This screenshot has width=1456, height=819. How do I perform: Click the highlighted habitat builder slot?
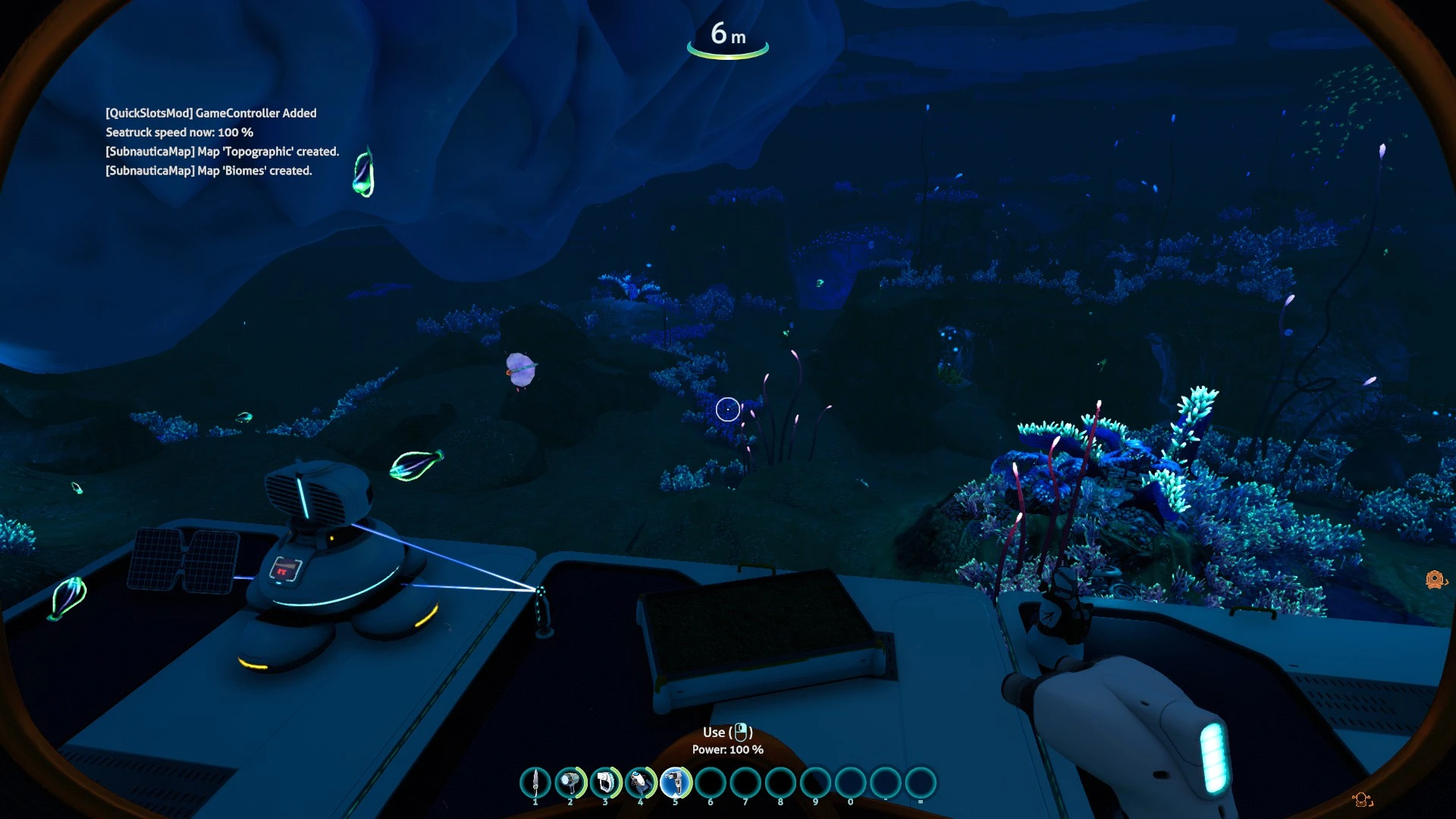[x=675, y=783]
